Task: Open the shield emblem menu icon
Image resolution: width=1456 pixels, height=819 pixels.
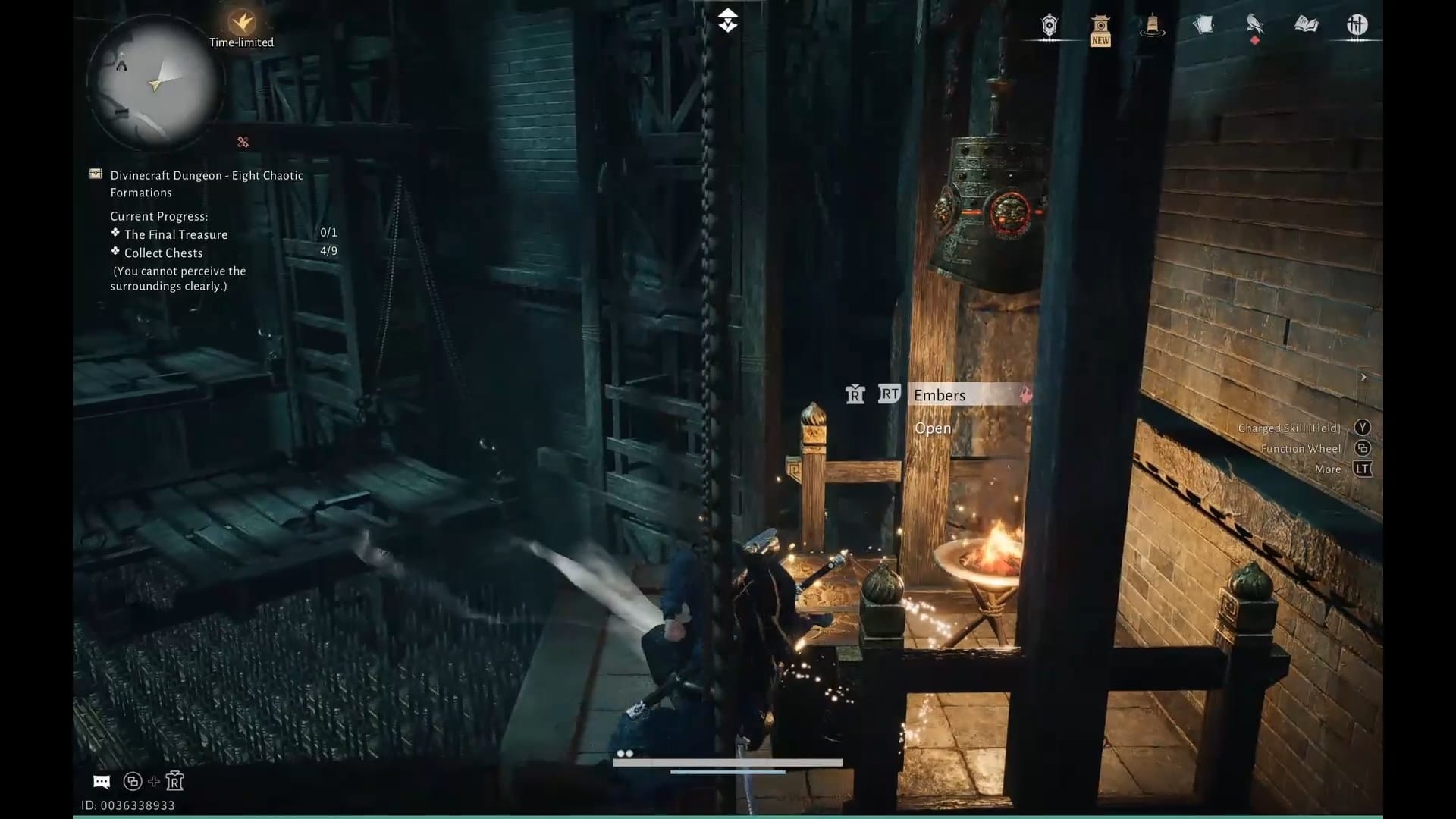Action: 1049,27
